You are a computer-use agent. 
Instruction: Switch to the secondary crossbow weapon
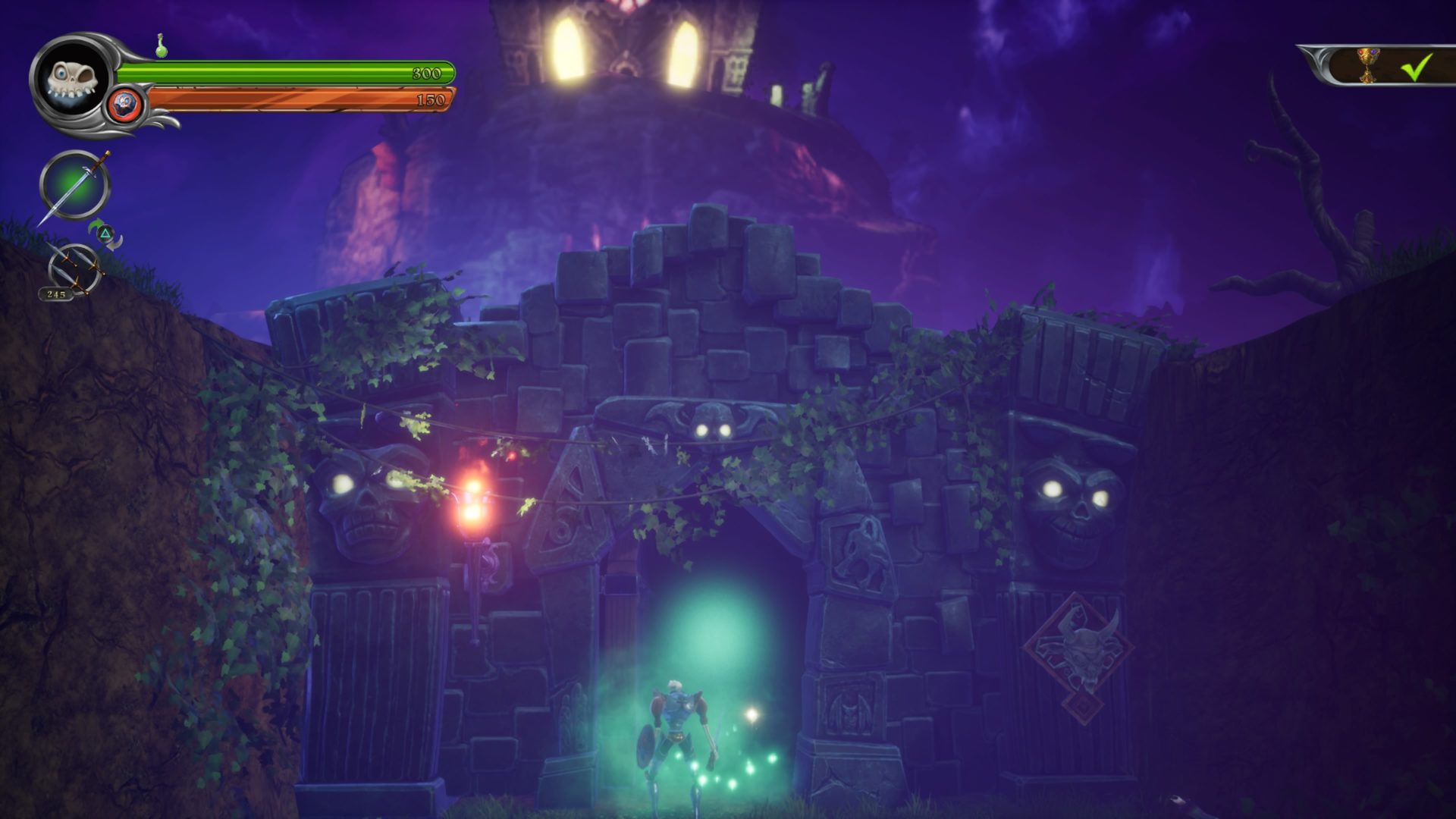point(74,268)
